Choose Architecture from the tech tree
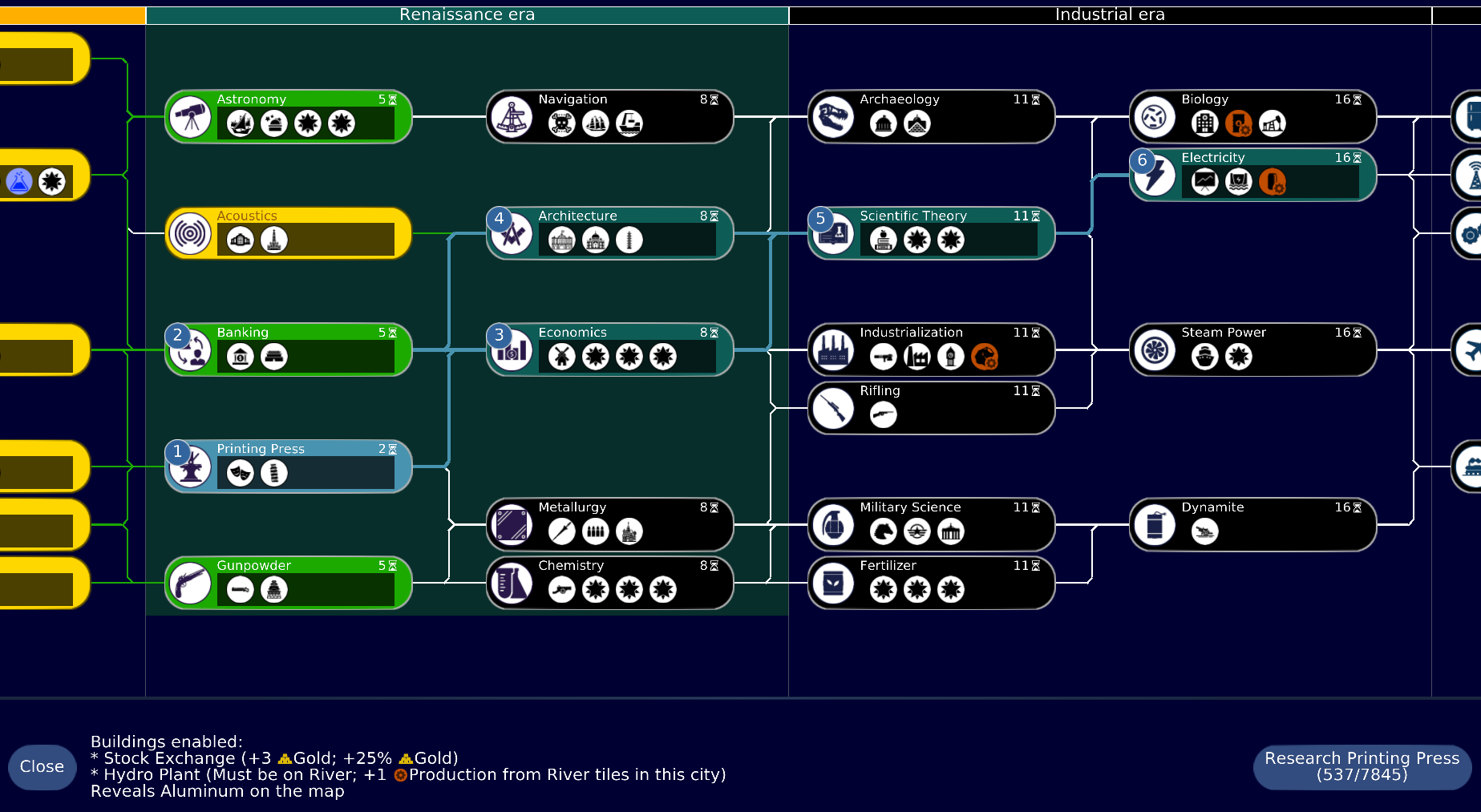The width and height of the screenshot is (1481, 812). point(609,233)
